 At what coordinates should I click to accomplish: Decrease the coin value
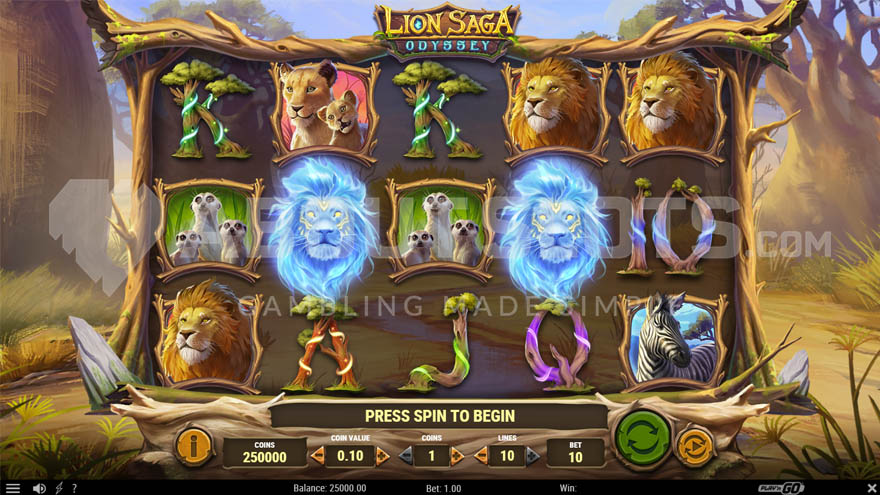pyautogui.click(x=317, y=456)
